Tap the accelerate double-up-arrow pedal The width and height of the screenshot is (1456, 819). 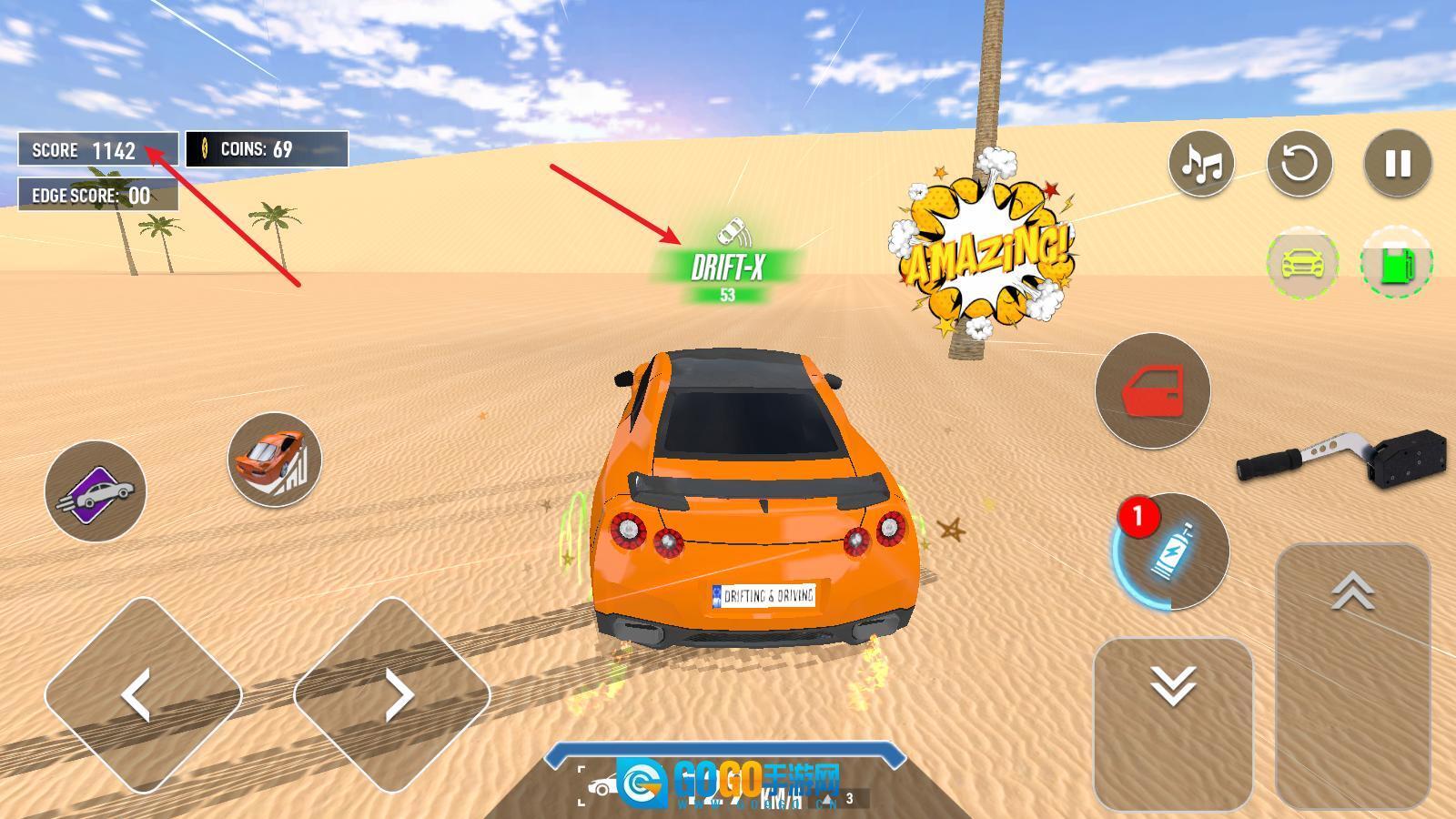[1352, 673]
